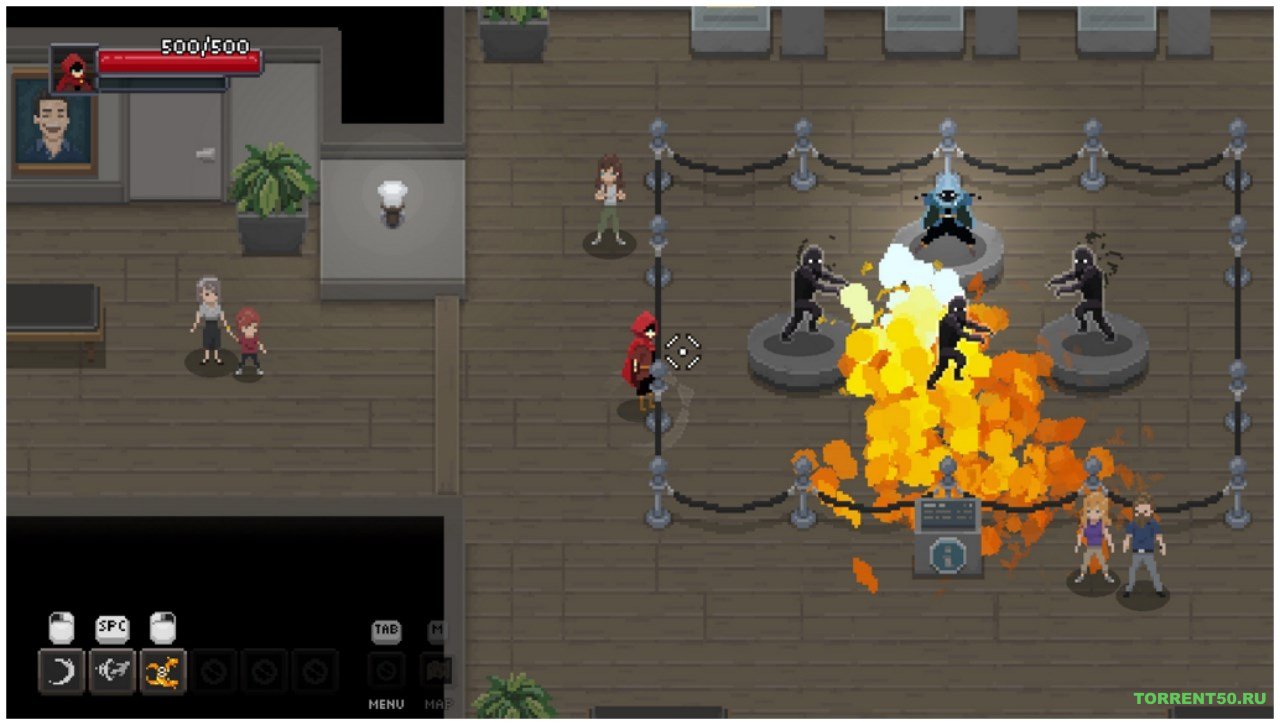This screenshot has height=725, width=1280.
Task: Open the Menu button
Action: coord(386,670)
